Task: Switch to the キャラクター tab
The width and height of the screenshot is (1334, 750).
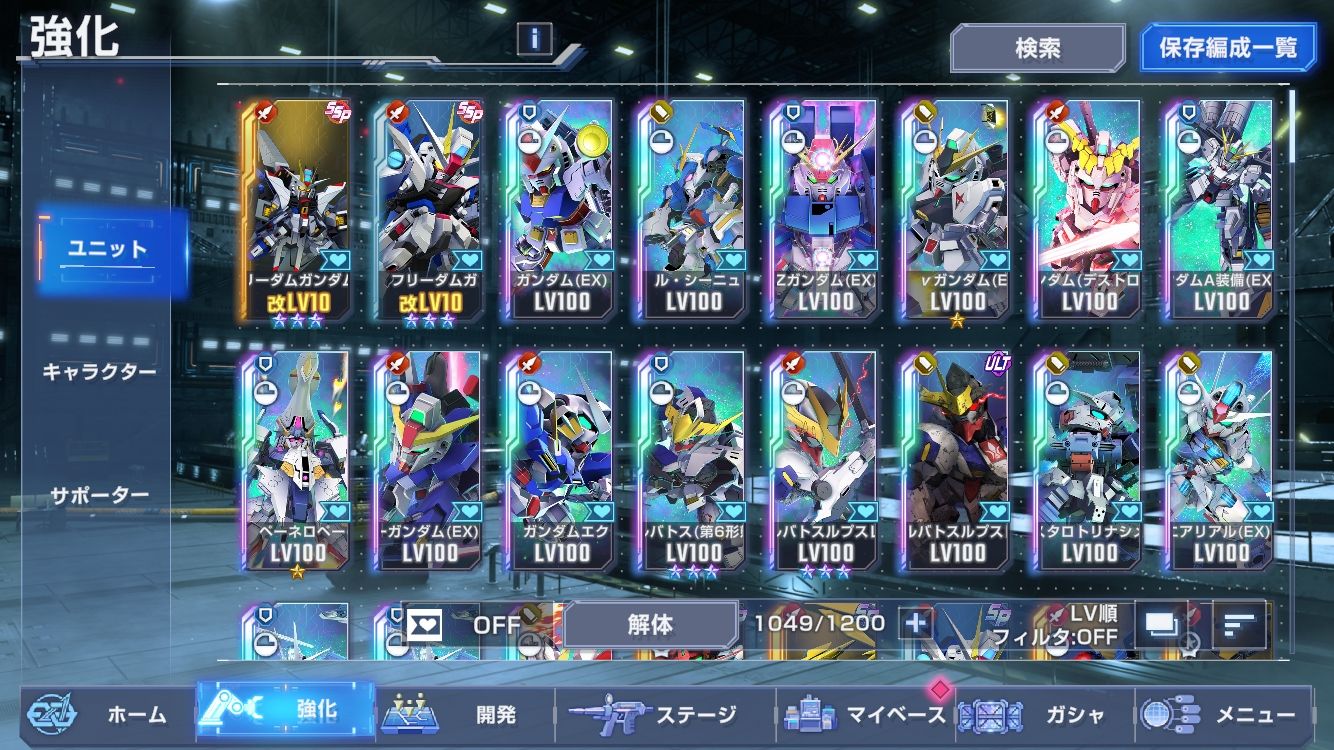Action: coord(99,372)
